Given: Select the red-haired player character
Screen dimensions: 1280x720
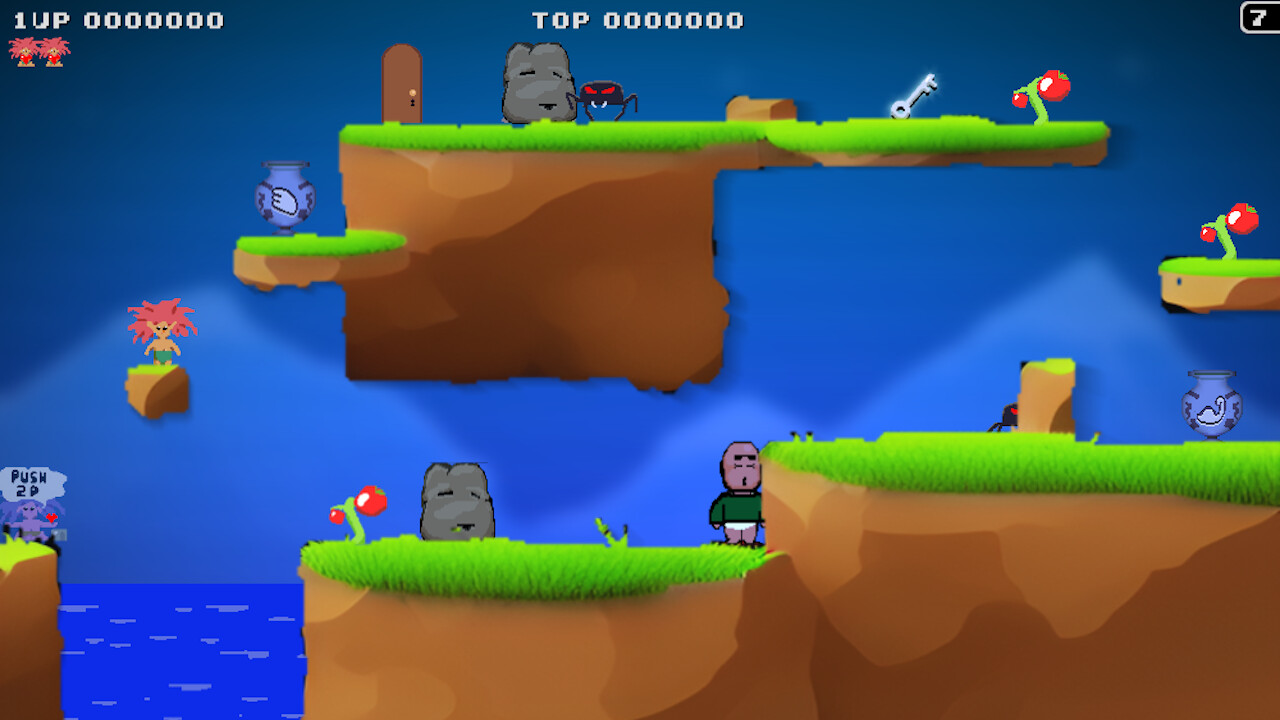Looking at the screenshot, I should click(x=163, y=335).
